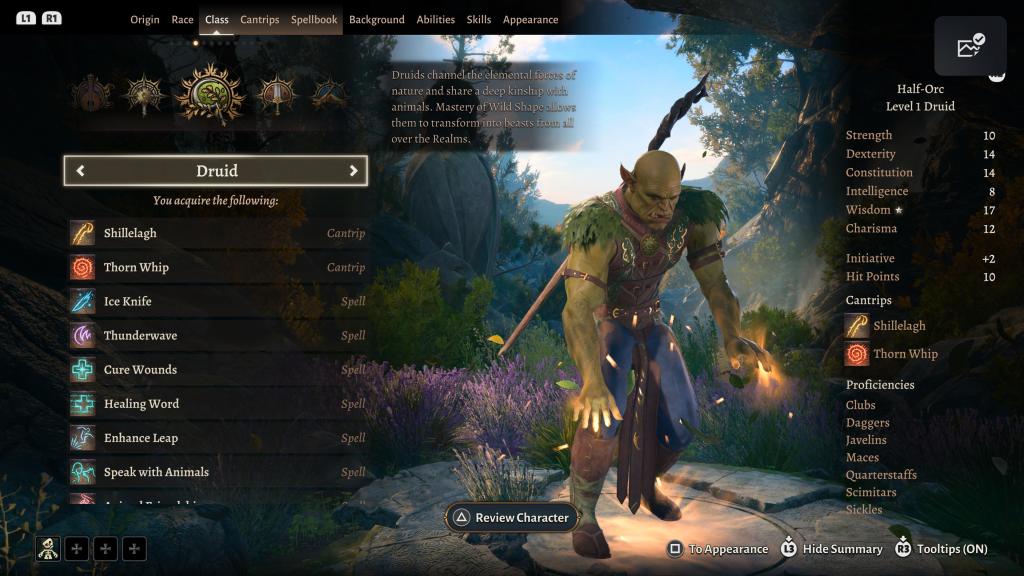Open the Race tab

tap(182, 20)
